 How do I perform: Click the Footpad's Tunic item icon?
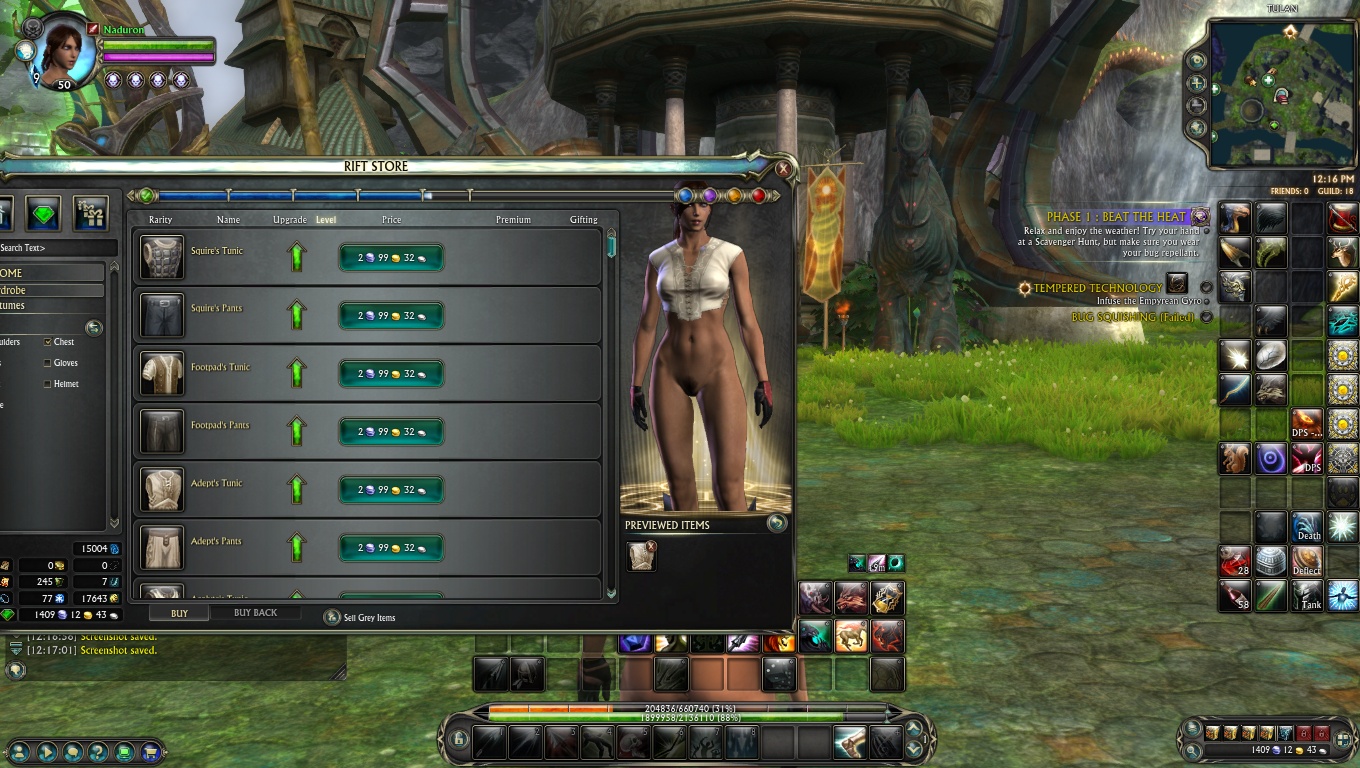162,373
